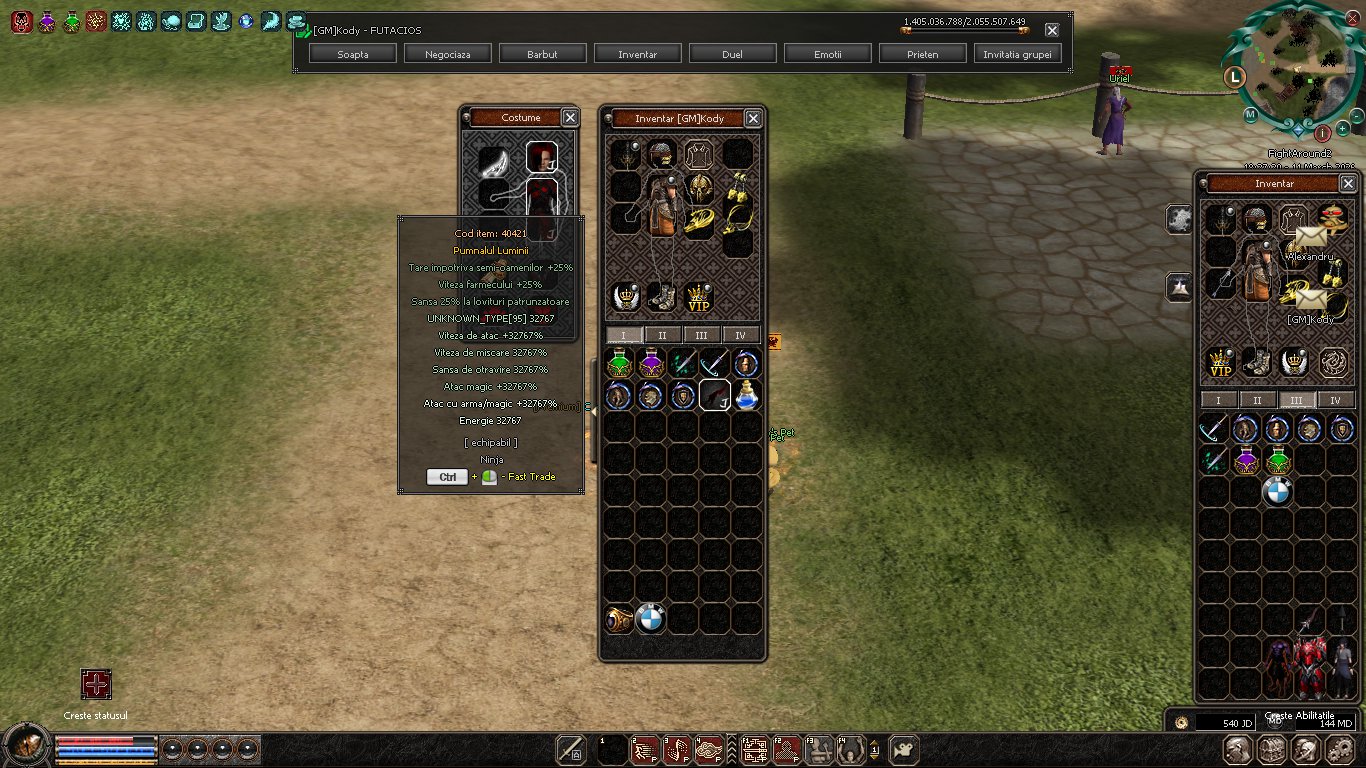Close your own Inventar panel
The height and width of the screenshot is (768, 1366).
1348,184
